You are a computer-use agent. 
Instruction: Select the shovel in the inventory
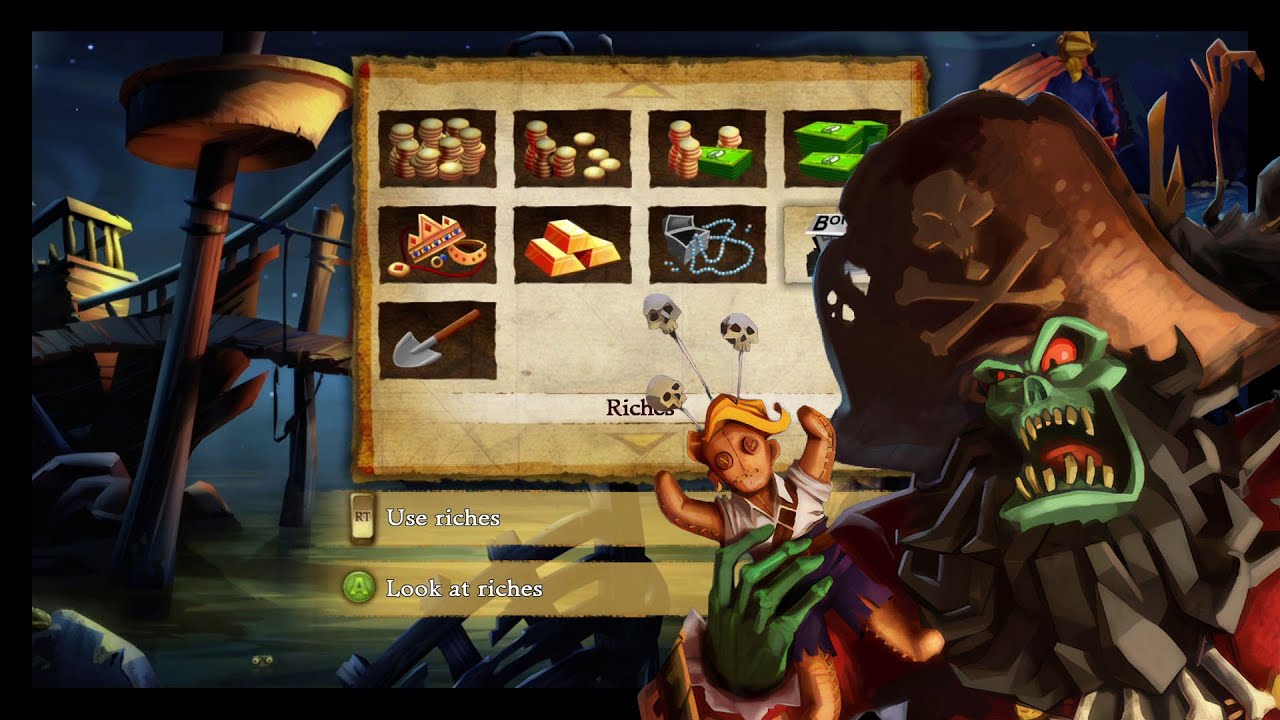click(438, 340)
